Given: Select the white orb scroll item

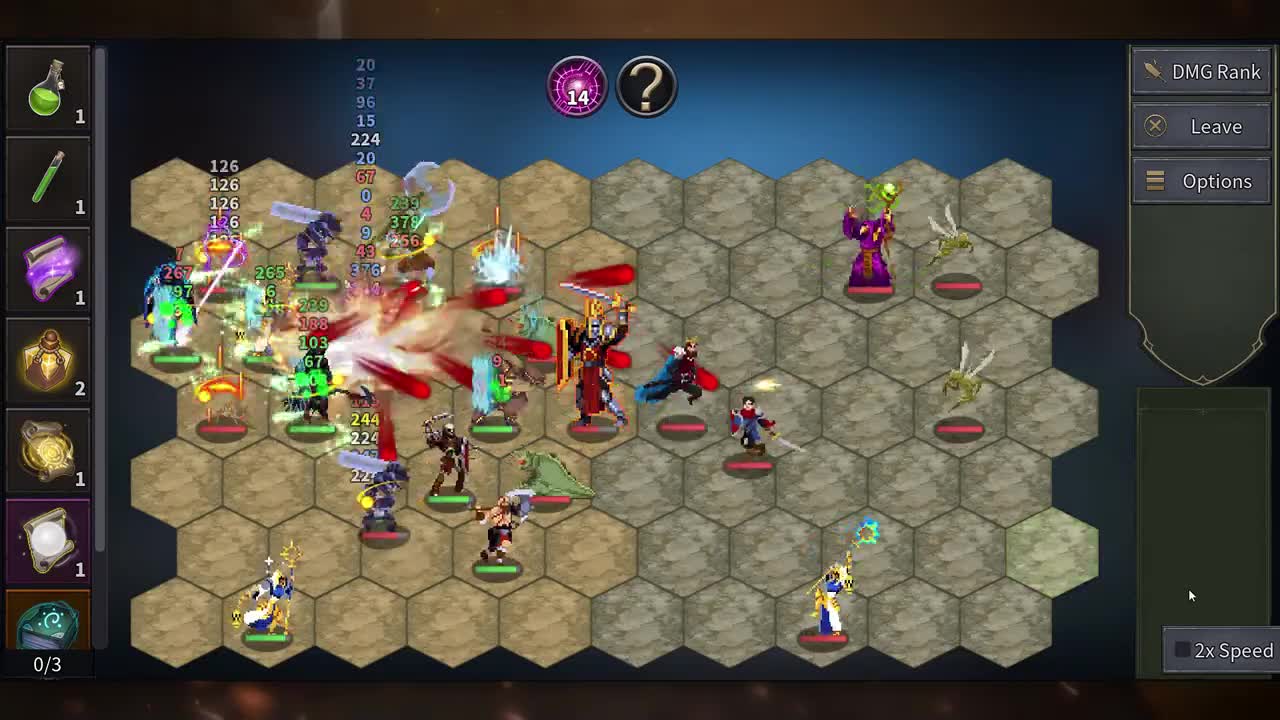Looking at the screenshot, I should [x=48, y=540].
